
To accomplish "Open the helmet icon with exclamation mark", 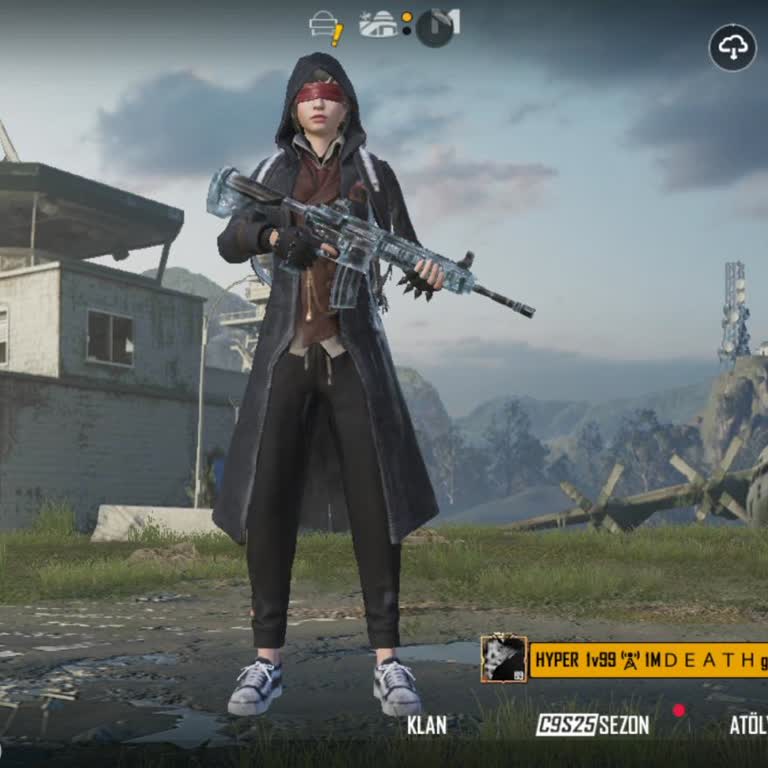I will (326, 27).
